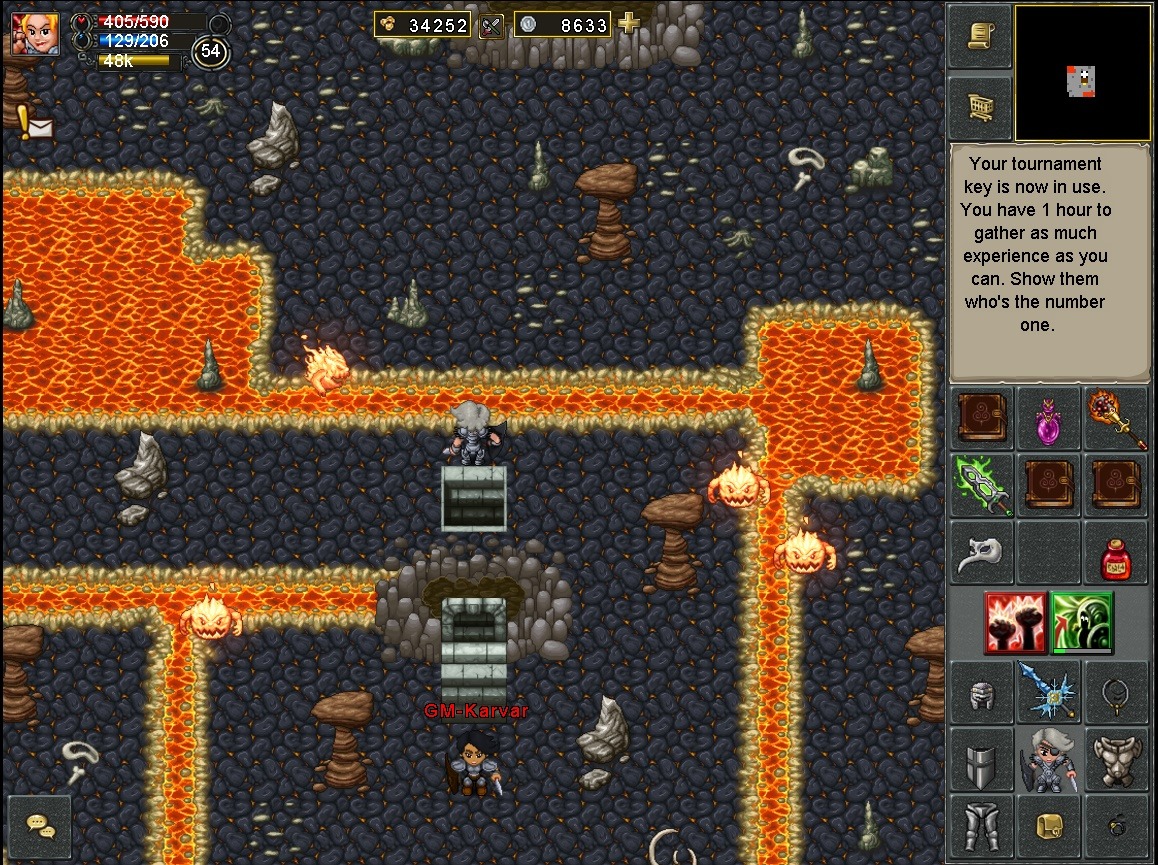Open the player portrait at top-left

[x=35, y=34]
